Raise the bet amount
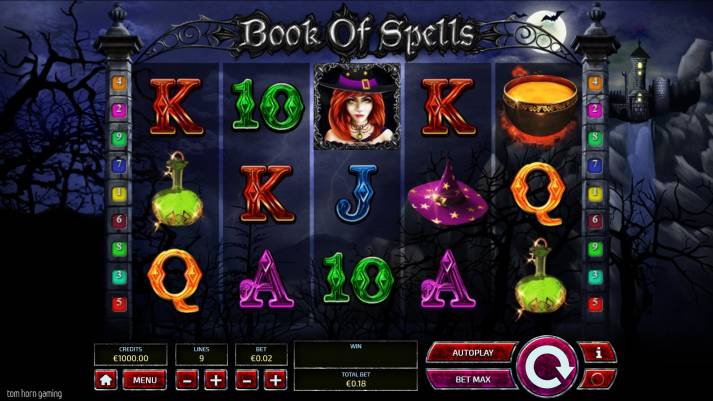 tap(276, 380)
